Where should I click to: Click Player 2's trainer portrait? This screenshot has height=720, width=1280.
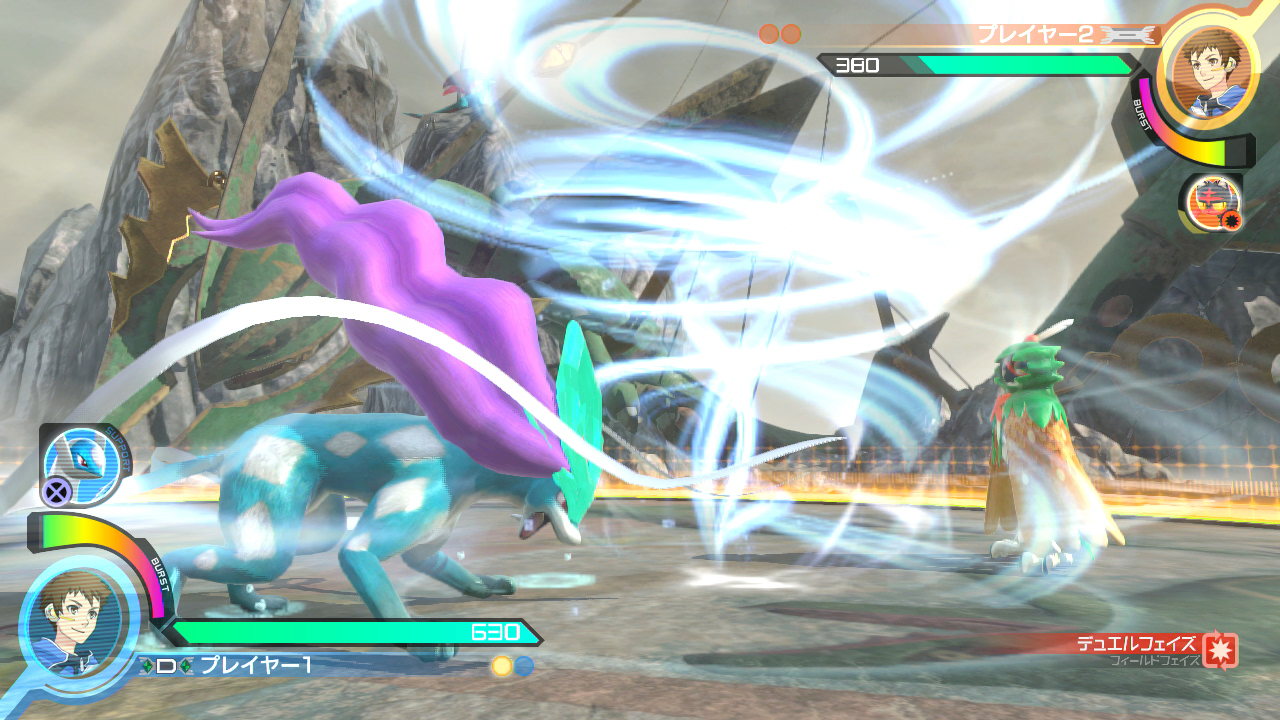[x=1212, y=71]
